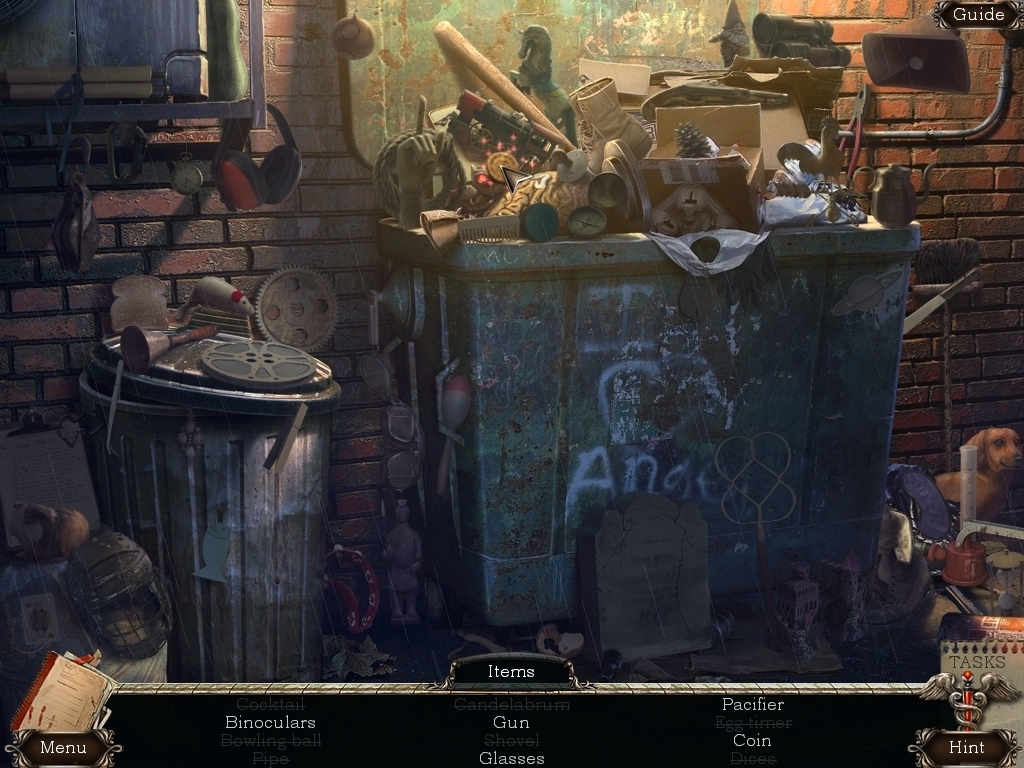Select the Items panel label
1024x768 pixels.
[511, 672]
